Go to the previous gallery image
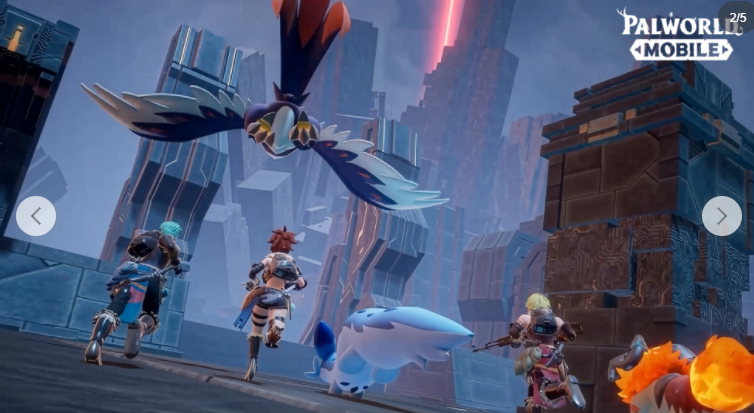The height and width of the screenshot is (413, 754). pyautogui.click(x=36, y=216)
